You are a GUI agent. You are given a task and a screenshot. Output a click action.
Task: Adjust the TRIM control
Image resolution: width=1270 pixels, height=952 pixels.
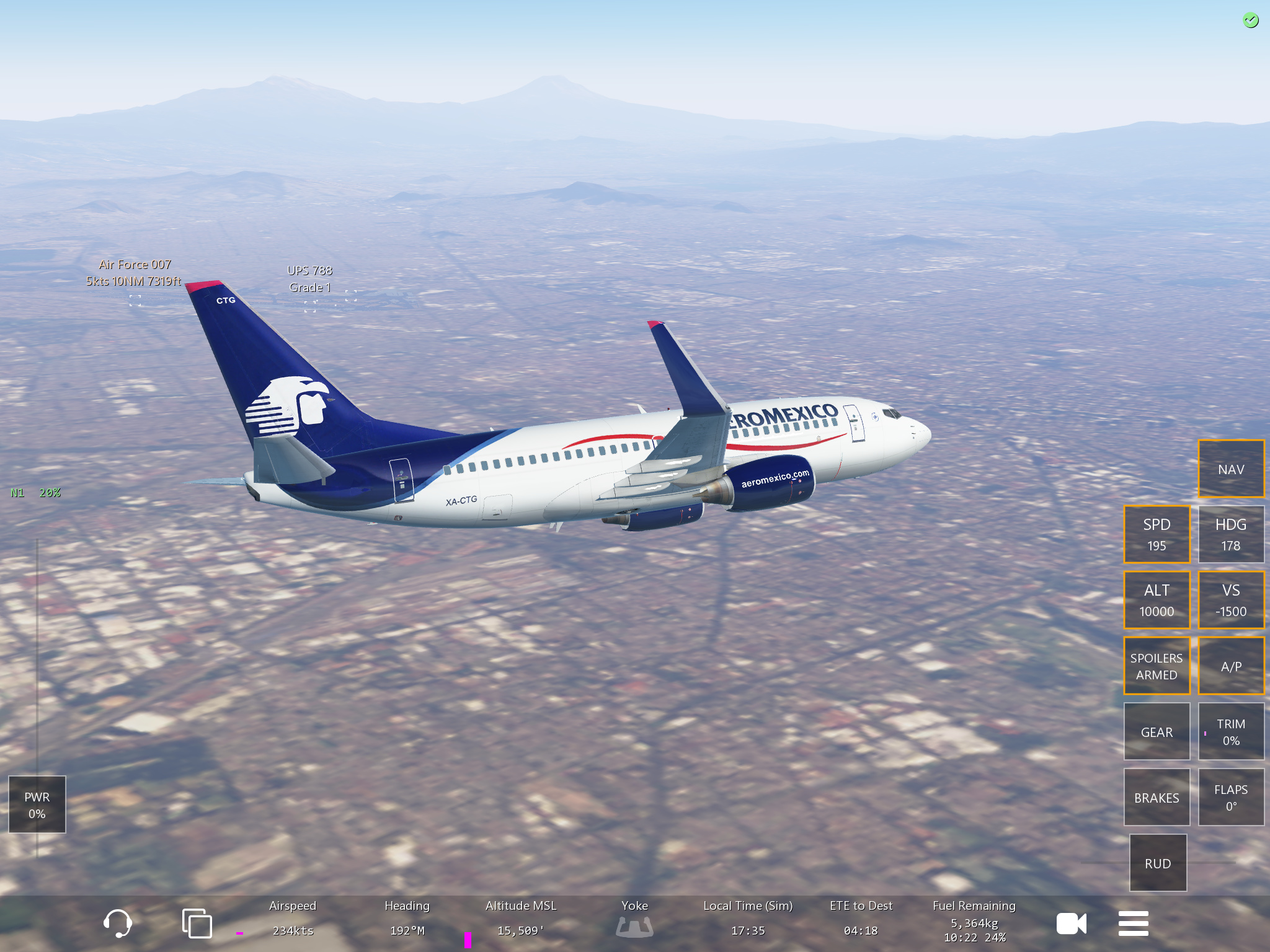pos(1230,731)
